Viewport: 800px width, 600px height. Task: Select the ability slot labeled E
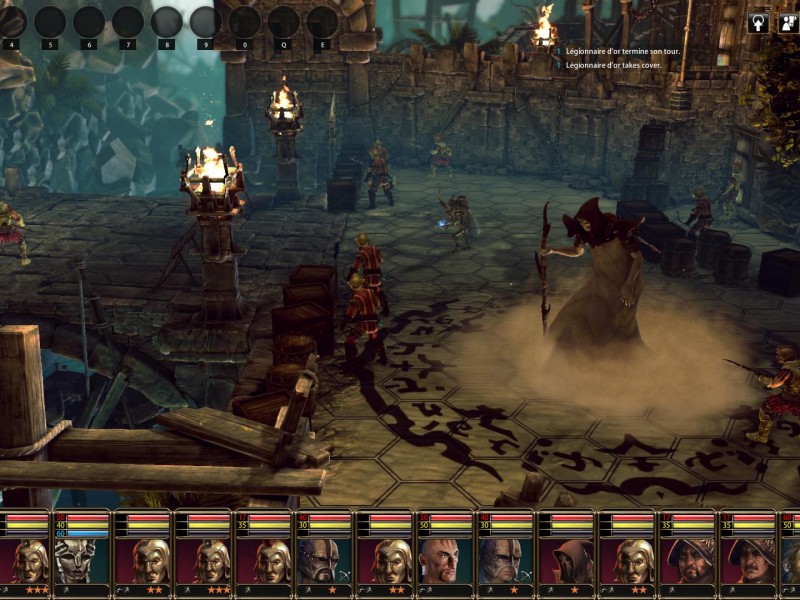pyautogui.click(x=322, y=23)
